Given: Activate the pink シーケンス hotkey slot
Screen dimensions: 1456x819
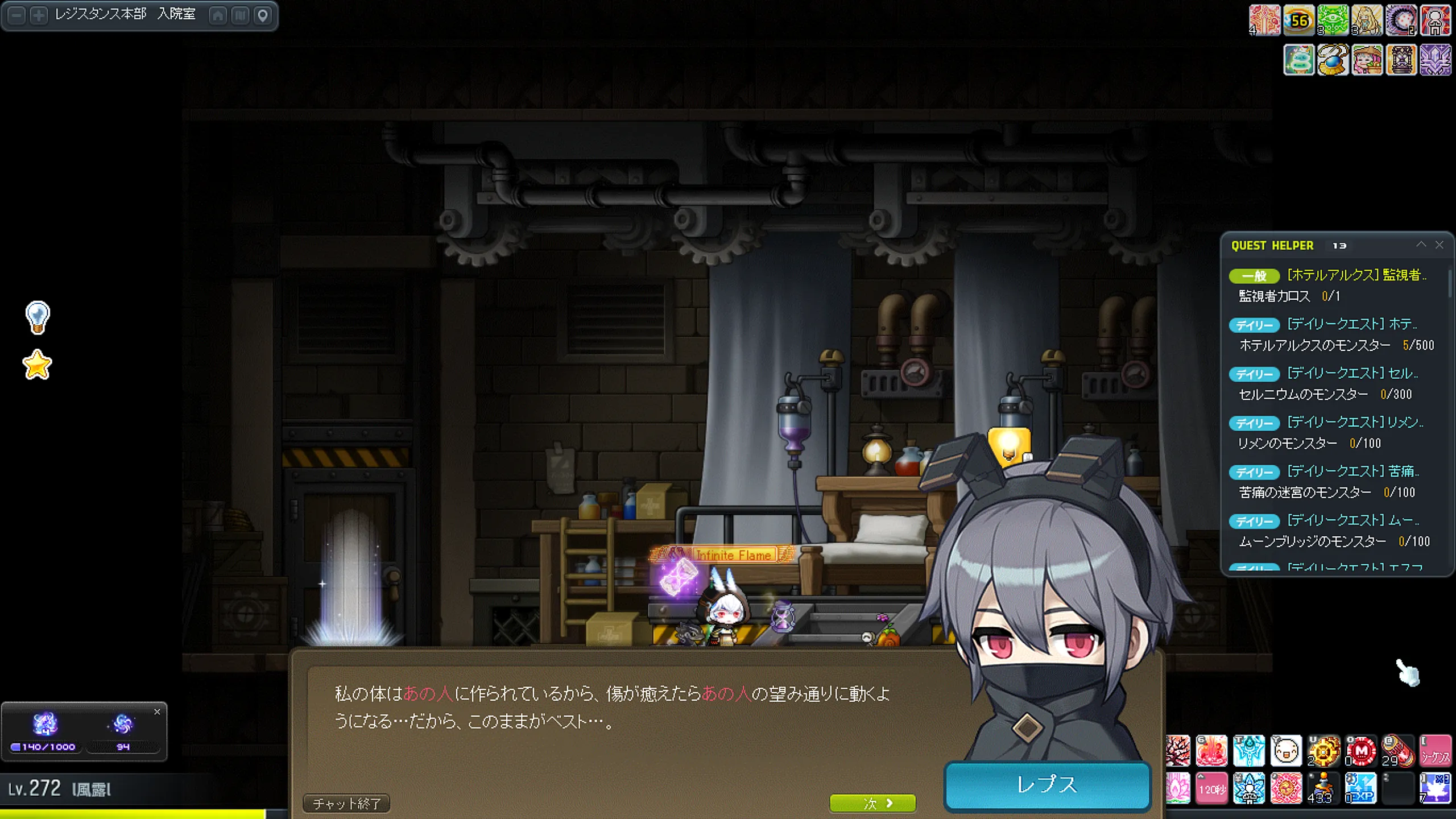Looking at the screenshot, I should pos(1435,751).
